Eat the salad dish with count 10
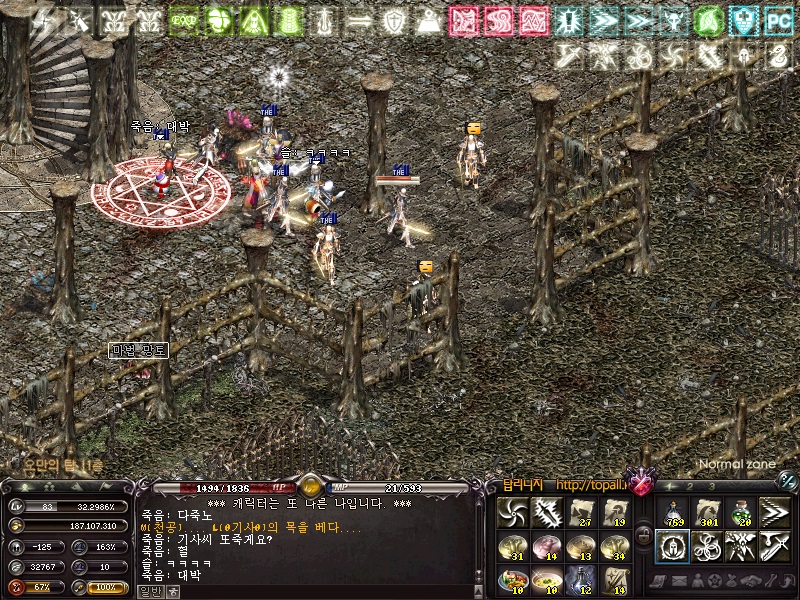This screenshot has width=800, height=600. click(513, 580)
